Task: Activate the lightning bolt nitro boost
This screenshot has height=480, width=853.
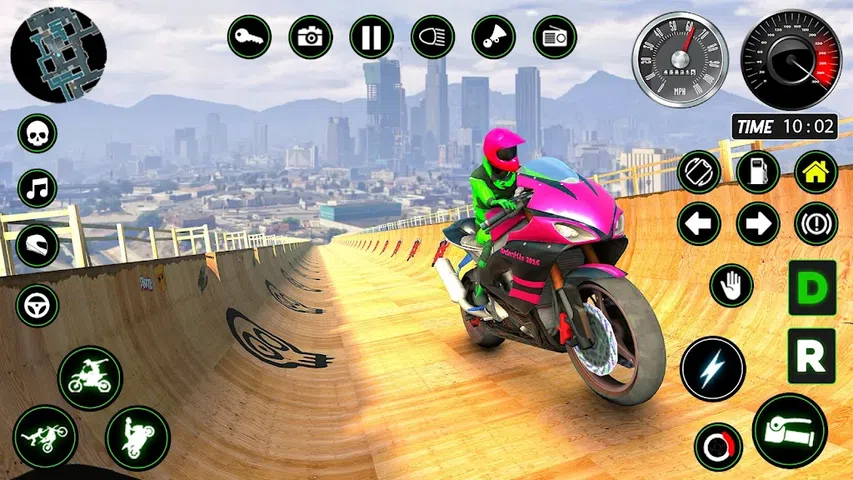Action: 713,368
